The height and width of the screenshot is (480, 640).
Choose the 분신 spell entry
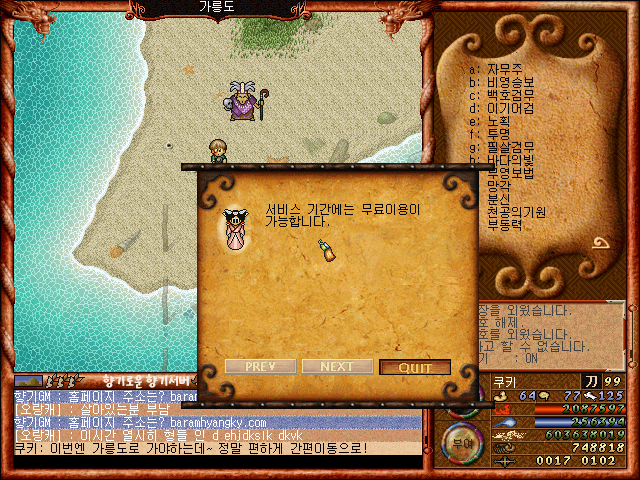point(498,199)
